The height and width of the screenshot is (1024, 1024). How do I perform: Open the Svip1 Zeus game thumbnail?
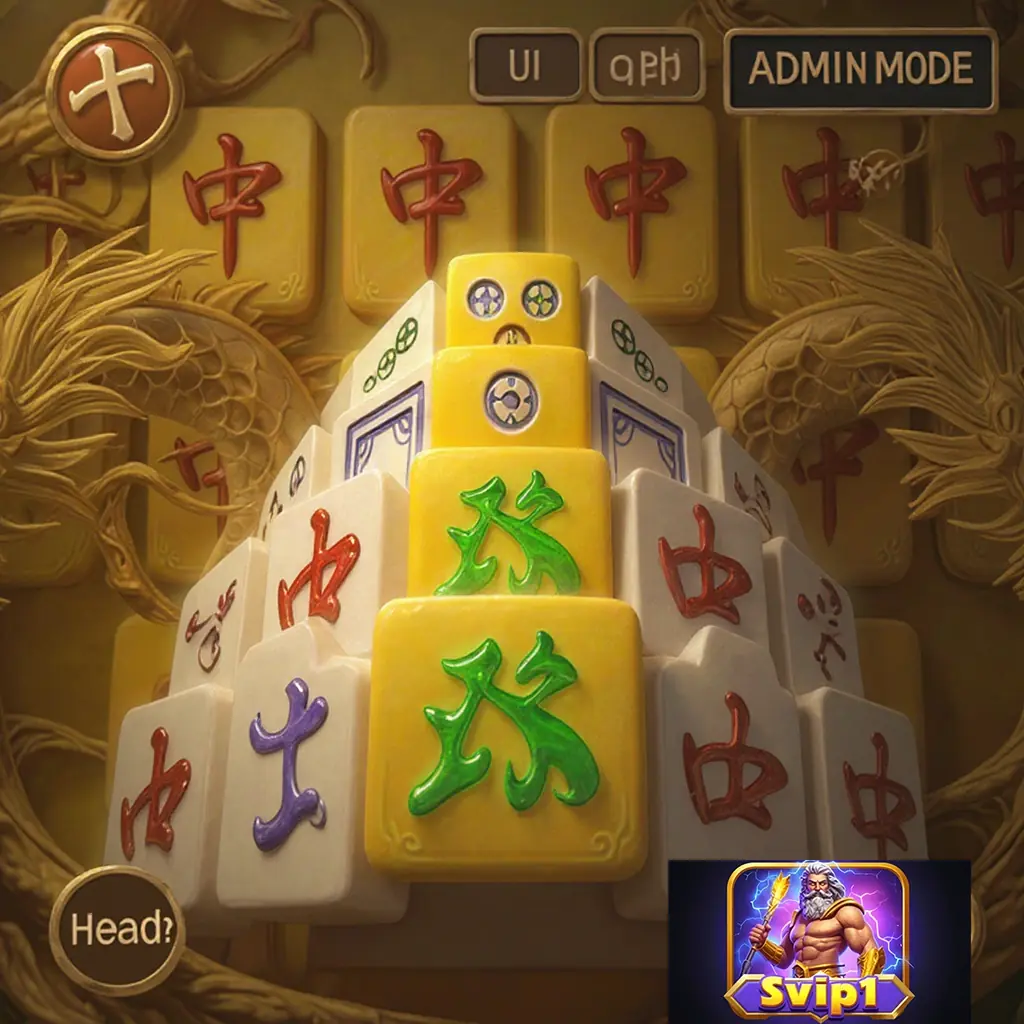pos(819,940)
